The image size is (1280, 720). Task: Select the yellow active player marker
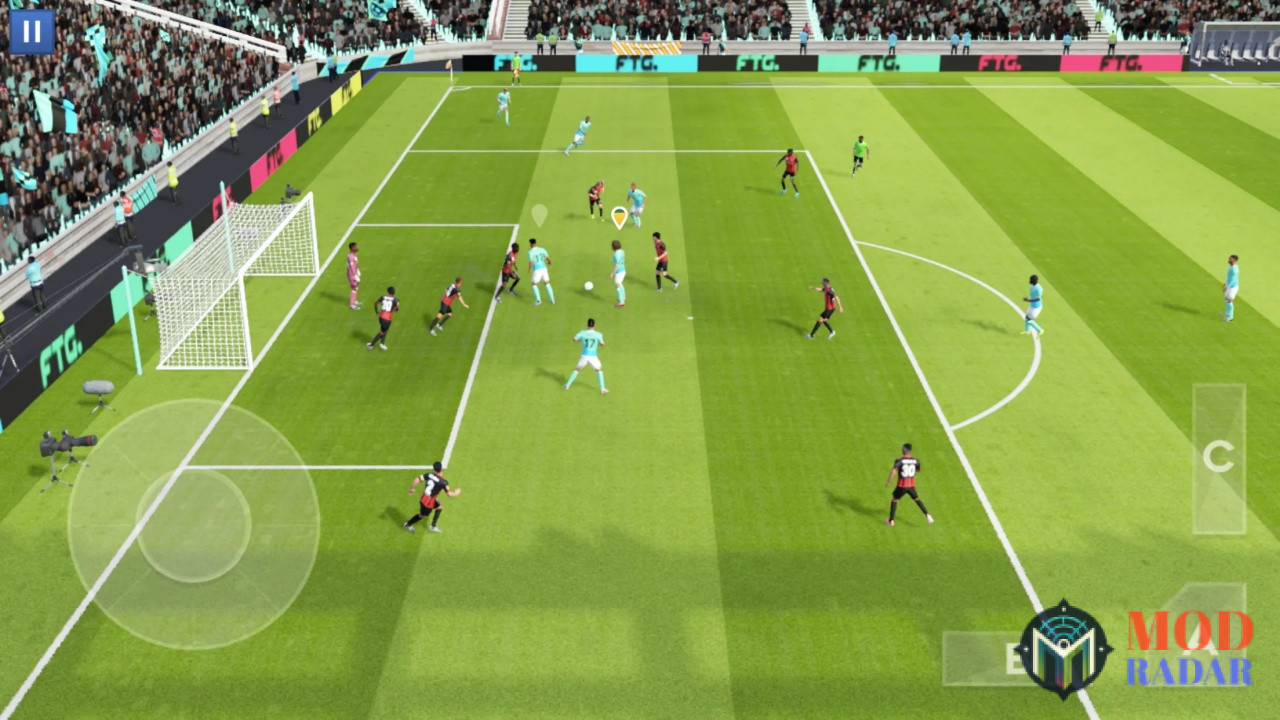[x=619, y=218]
